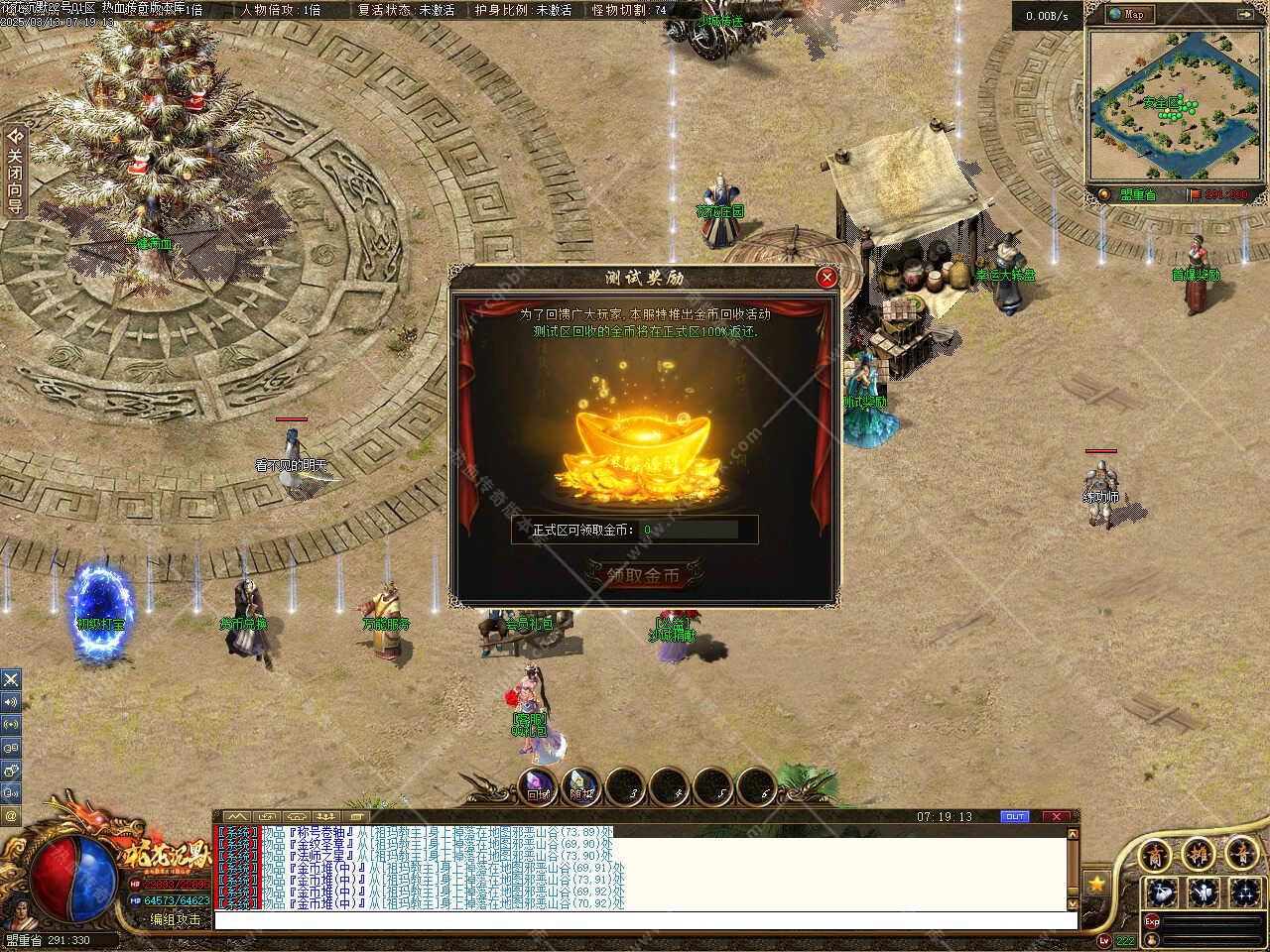Focus the chat input field
1270x952 pixels.
click(645, 921)
